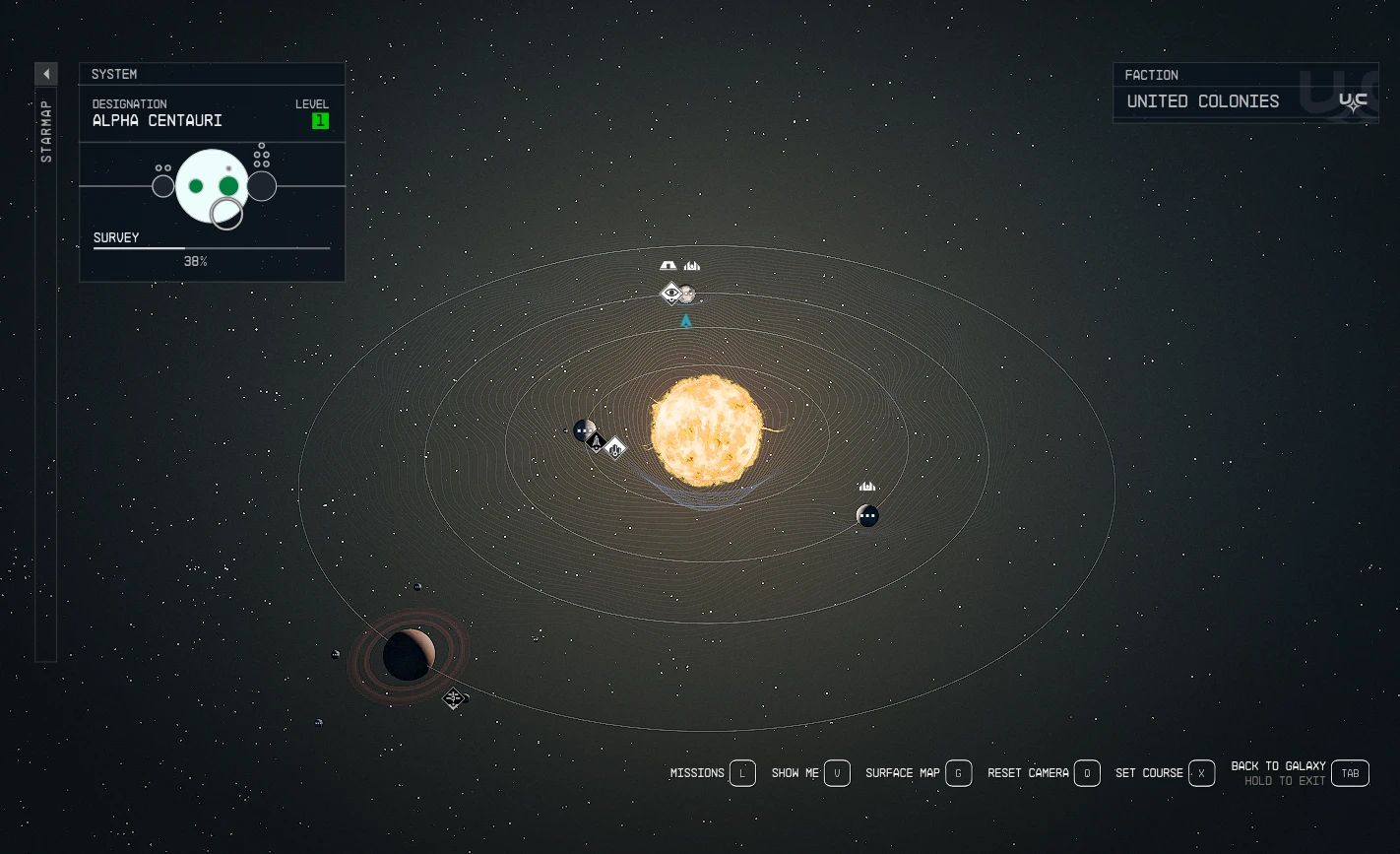Open the Missions menu

[742, 773]
